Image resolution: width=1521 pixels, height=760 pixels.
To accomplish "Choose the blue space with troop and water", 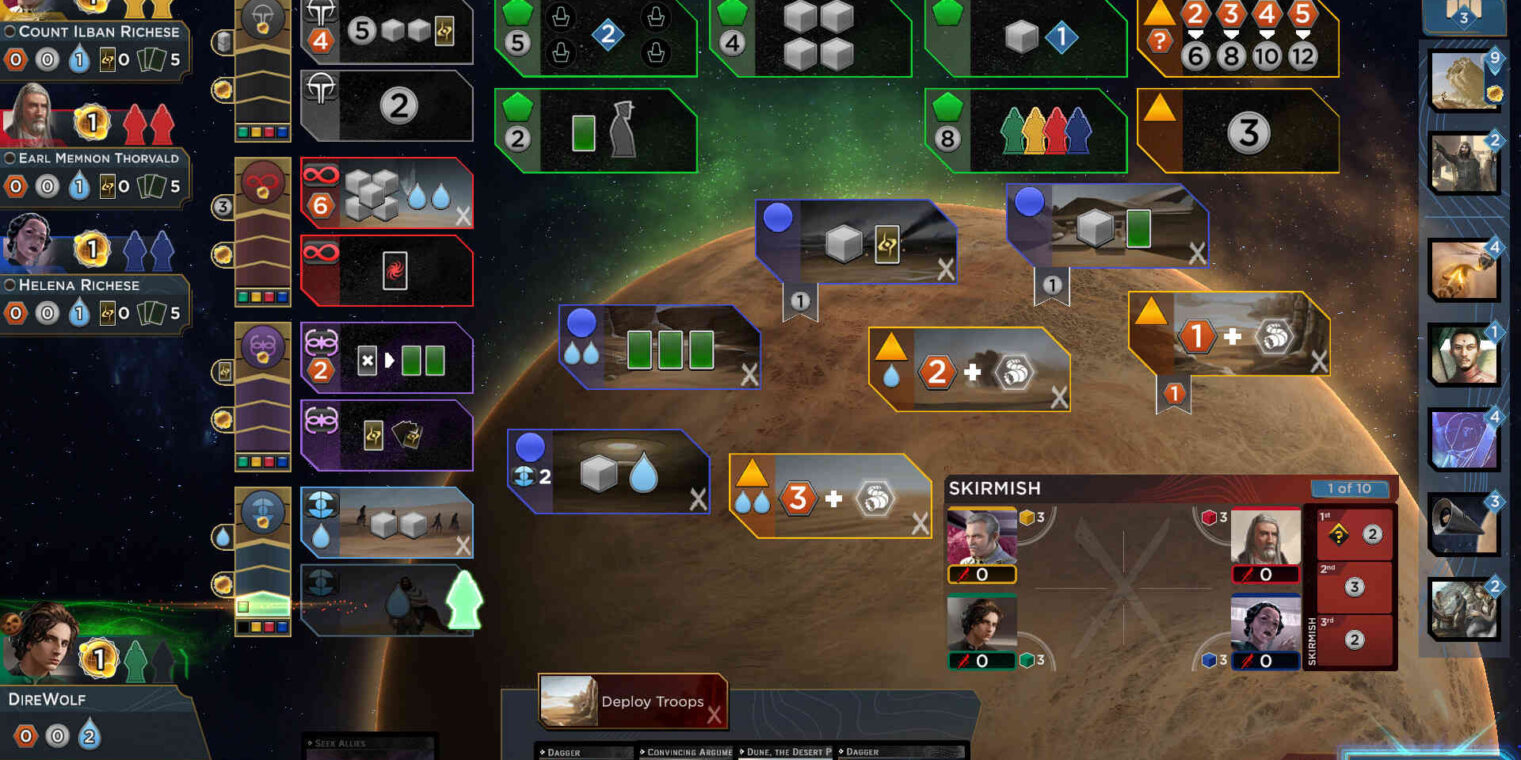I will tap(608, 472).
